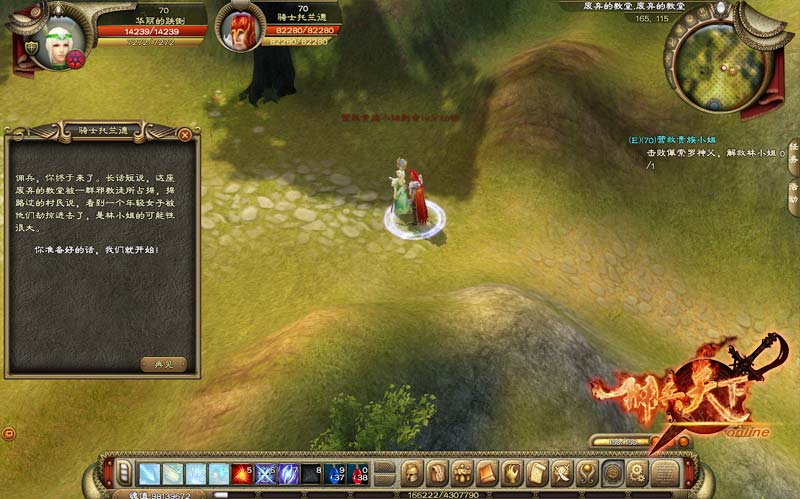Select the tracked rescue quest title
800x499 pixels.
(x=685, y=140)
